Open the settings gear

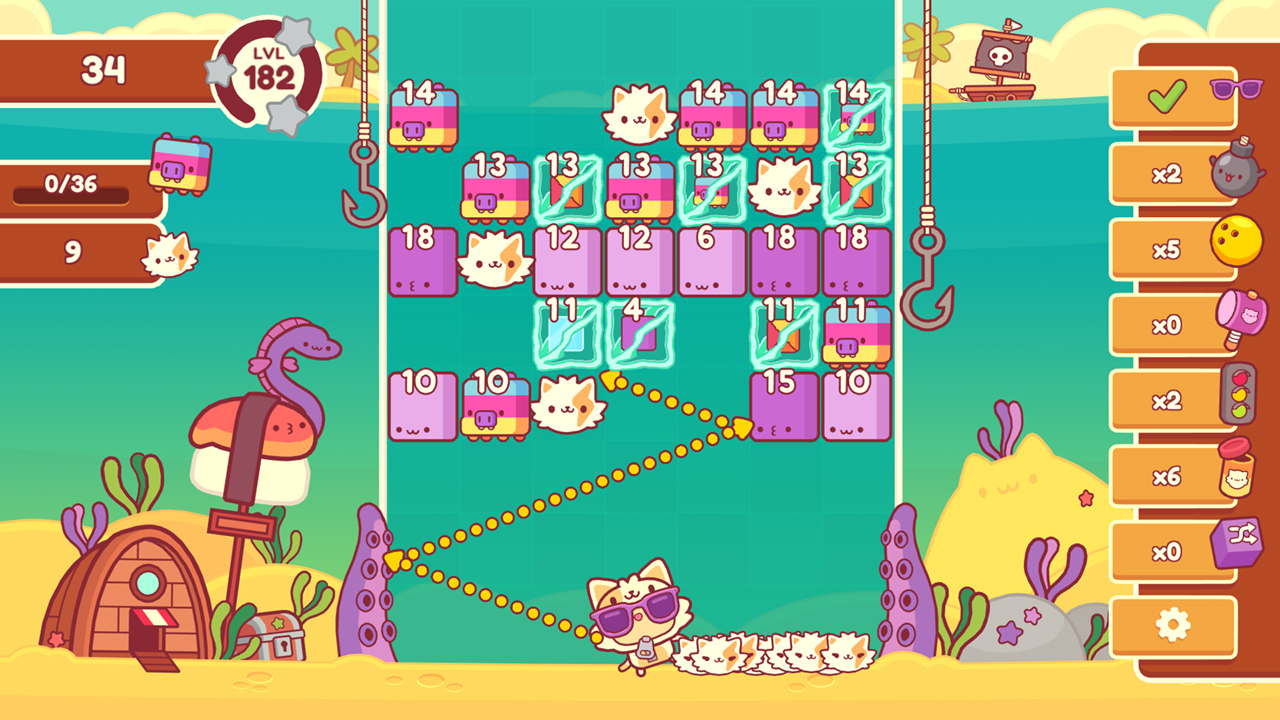[x=1173, y=622]
